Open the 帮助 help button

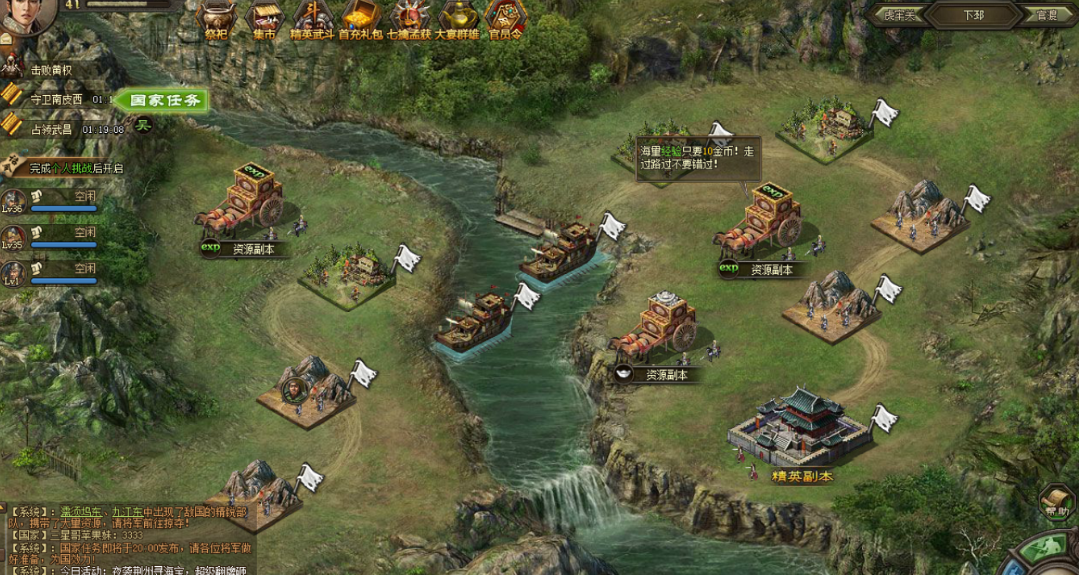coord(1057,501)
